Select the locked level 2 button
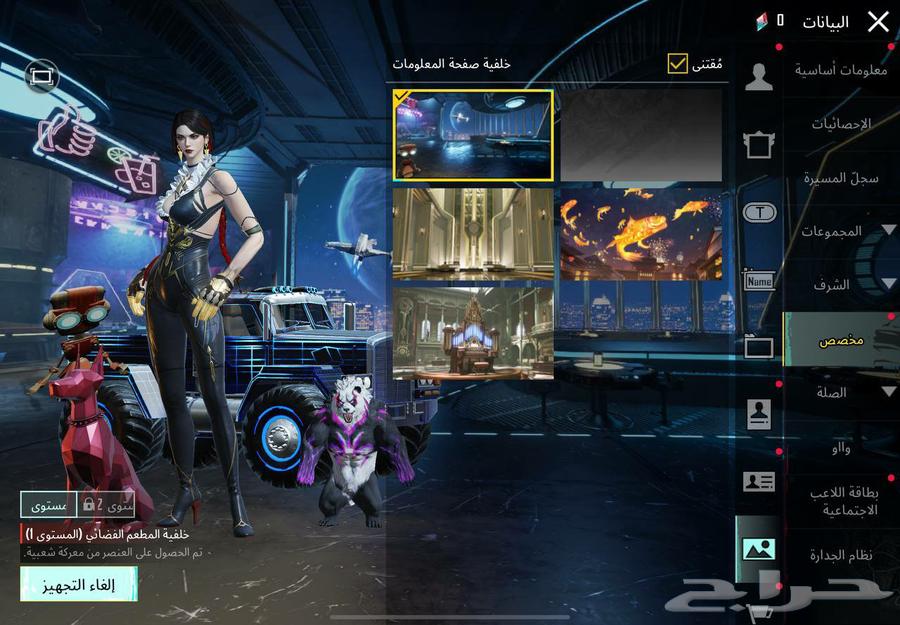 click(107, 505)
